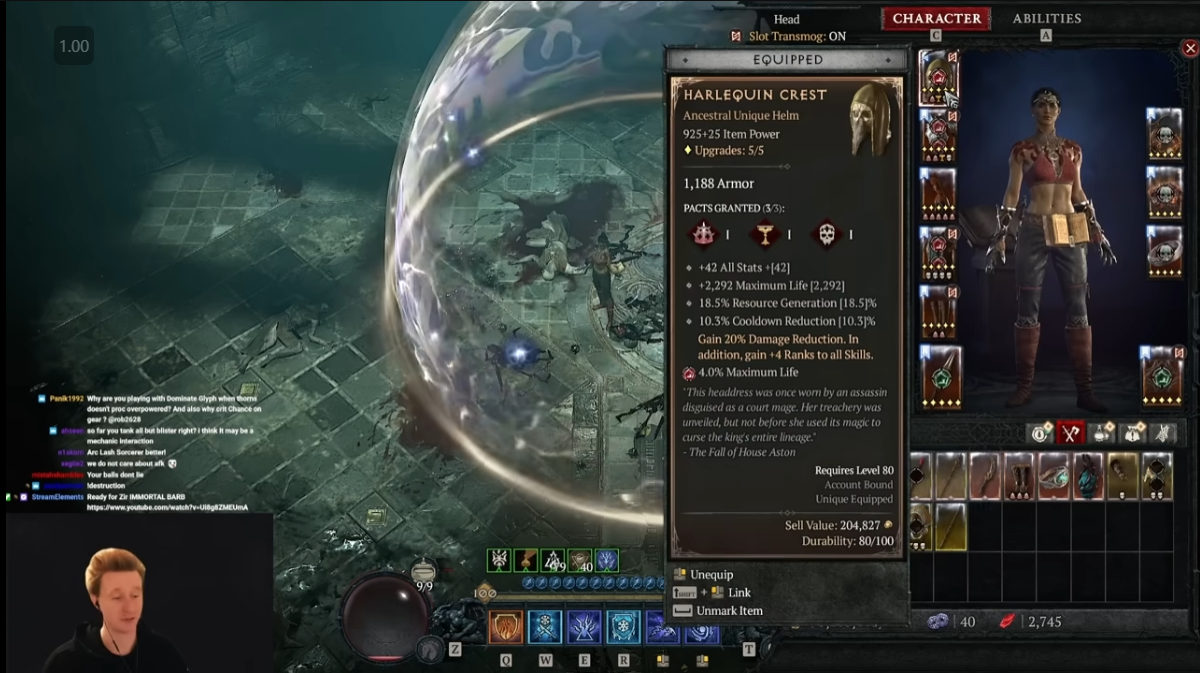Select the teal feathered amulet in the inventory

click(x=1088, y=476)
